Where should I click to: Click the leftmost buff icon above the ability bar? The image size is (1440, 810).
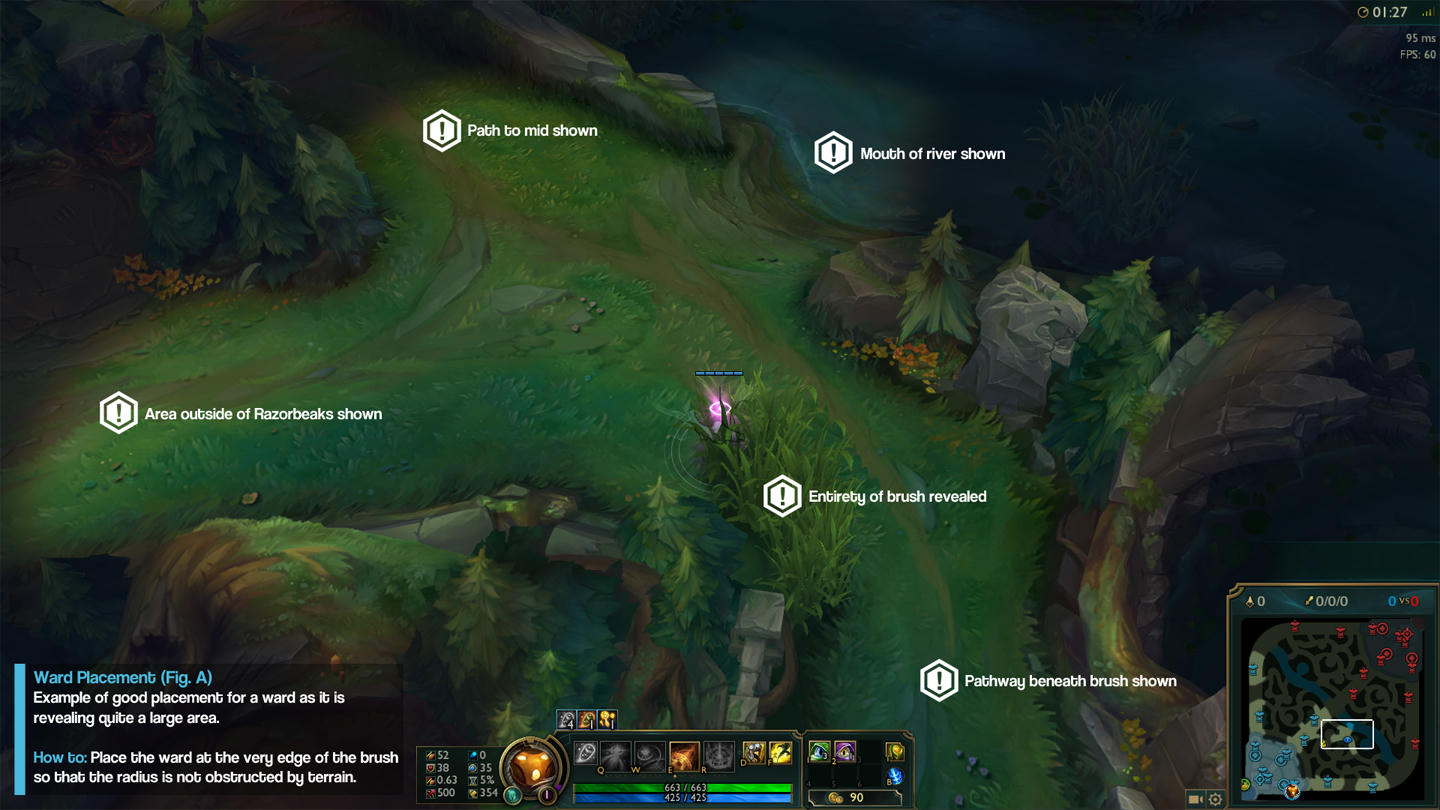point(565,720)
